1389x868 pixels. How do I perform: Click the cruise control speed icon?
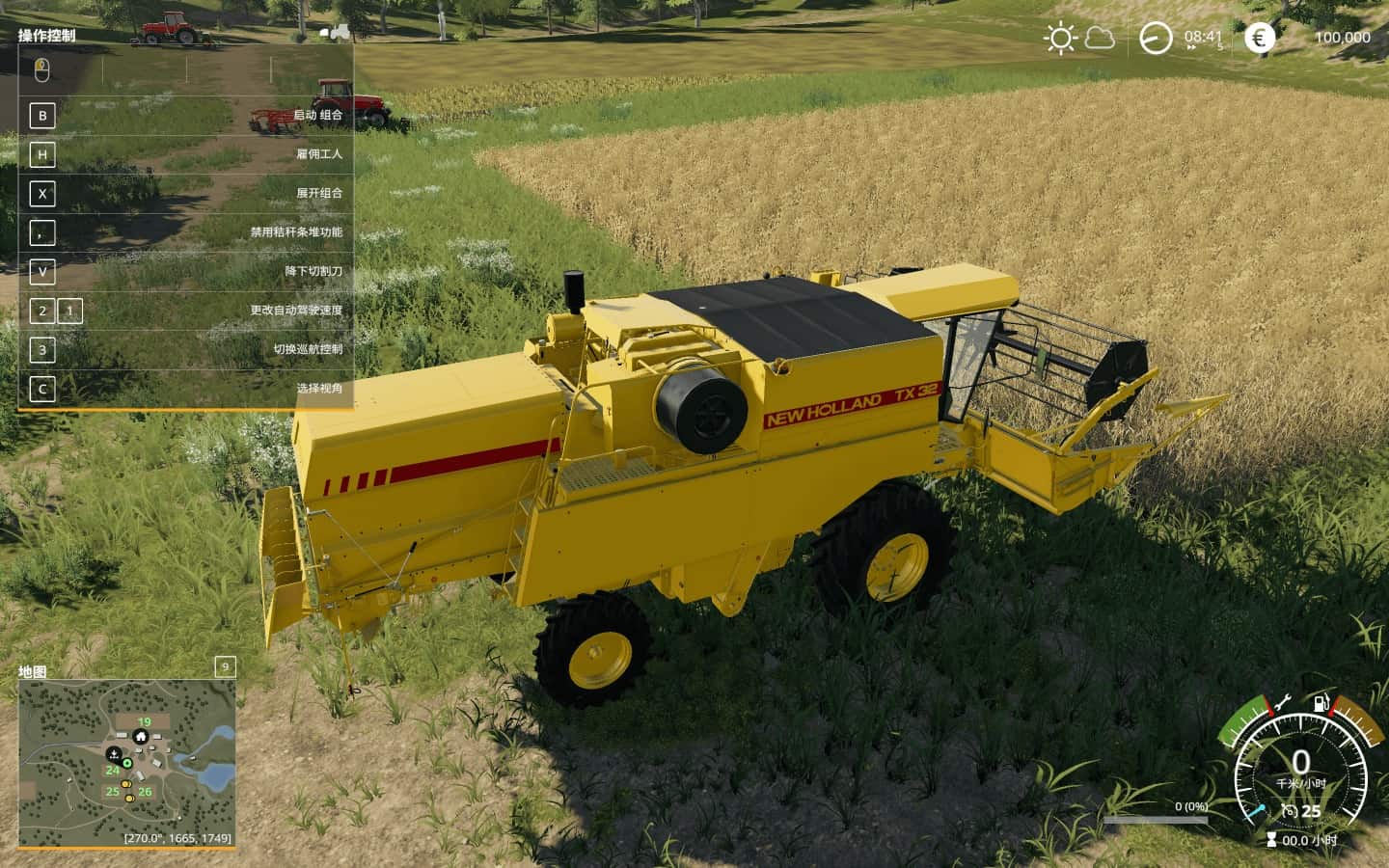[1289, 811]
